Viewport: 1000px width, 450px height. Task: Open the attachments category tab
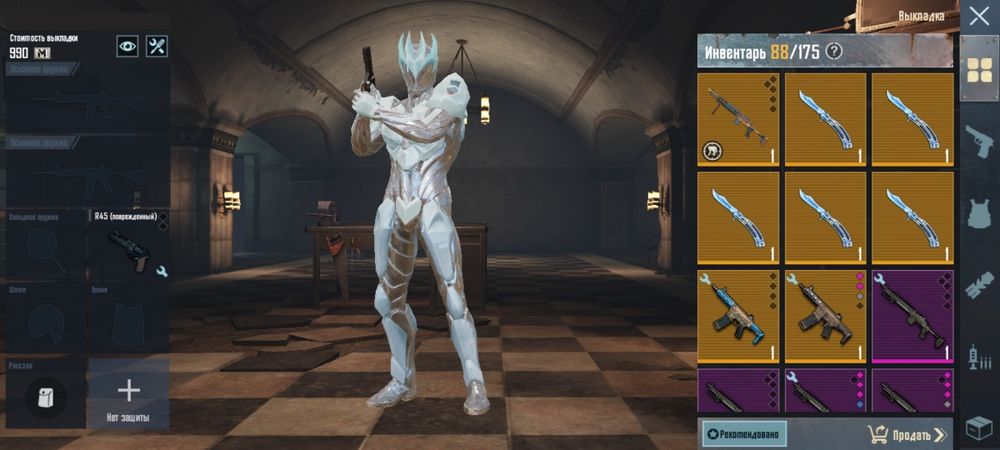click(978, 284)
